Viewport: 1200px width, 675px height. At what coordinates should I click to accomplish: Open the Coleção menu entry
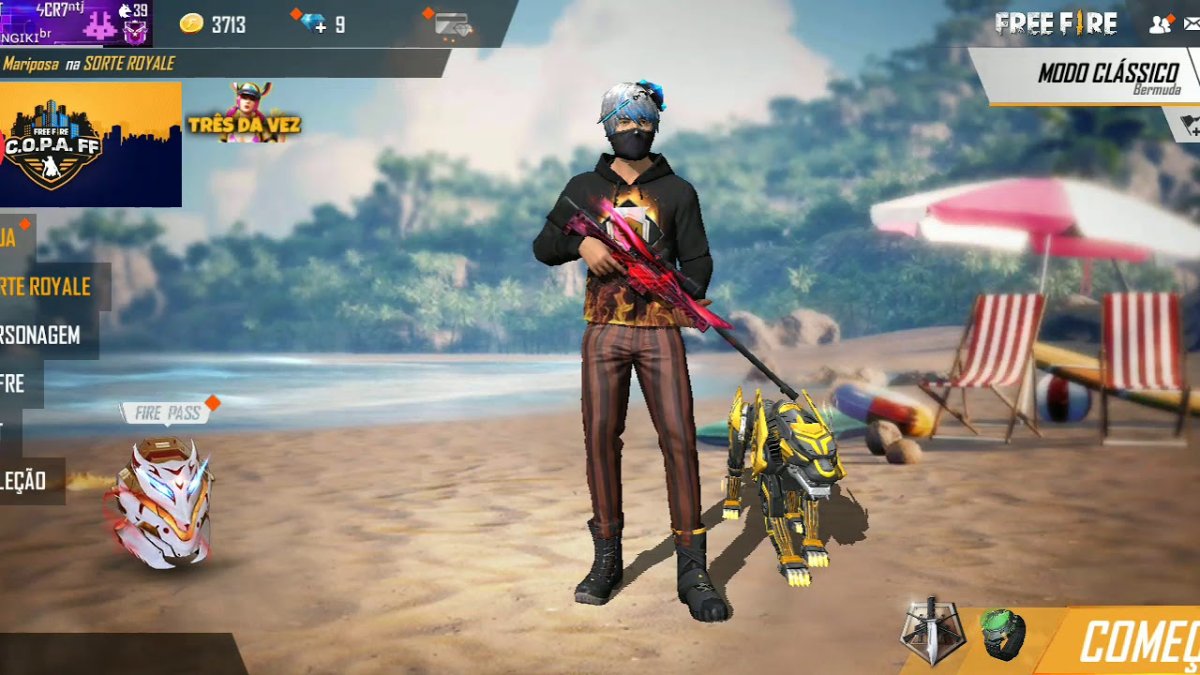27,481
